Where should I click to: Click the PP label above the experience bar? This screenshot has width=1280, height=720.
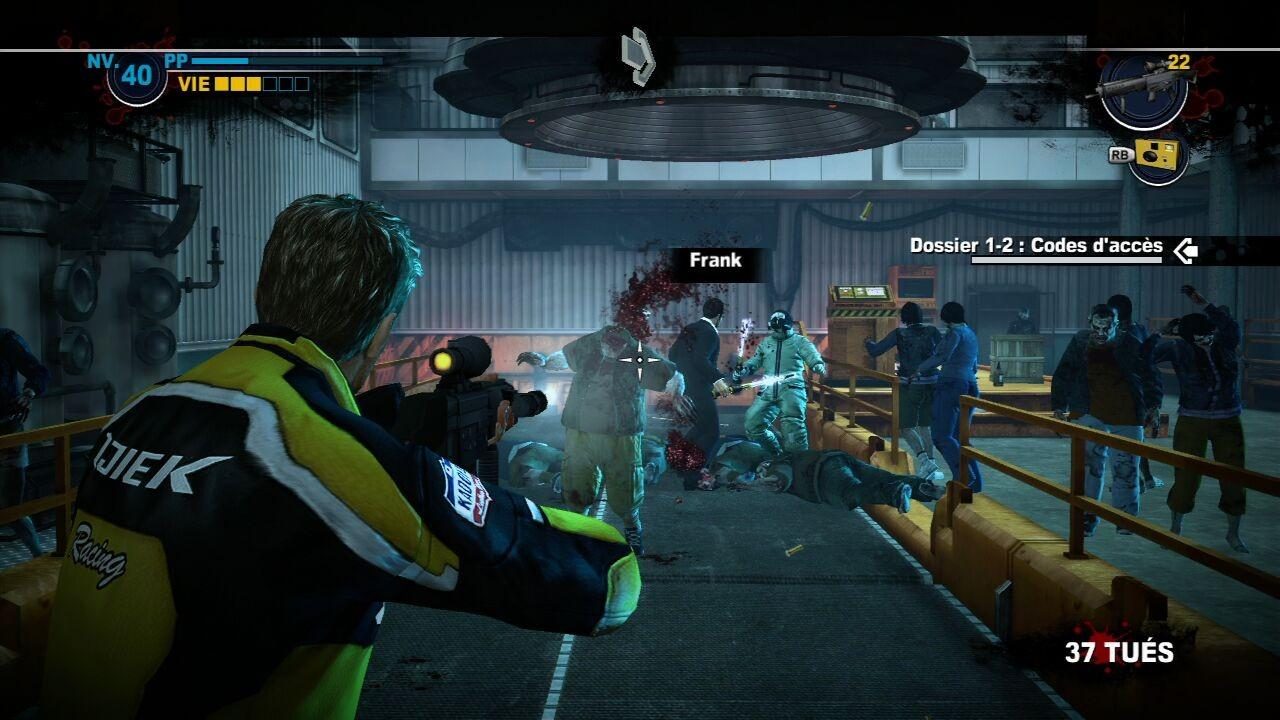coord(178,59)
